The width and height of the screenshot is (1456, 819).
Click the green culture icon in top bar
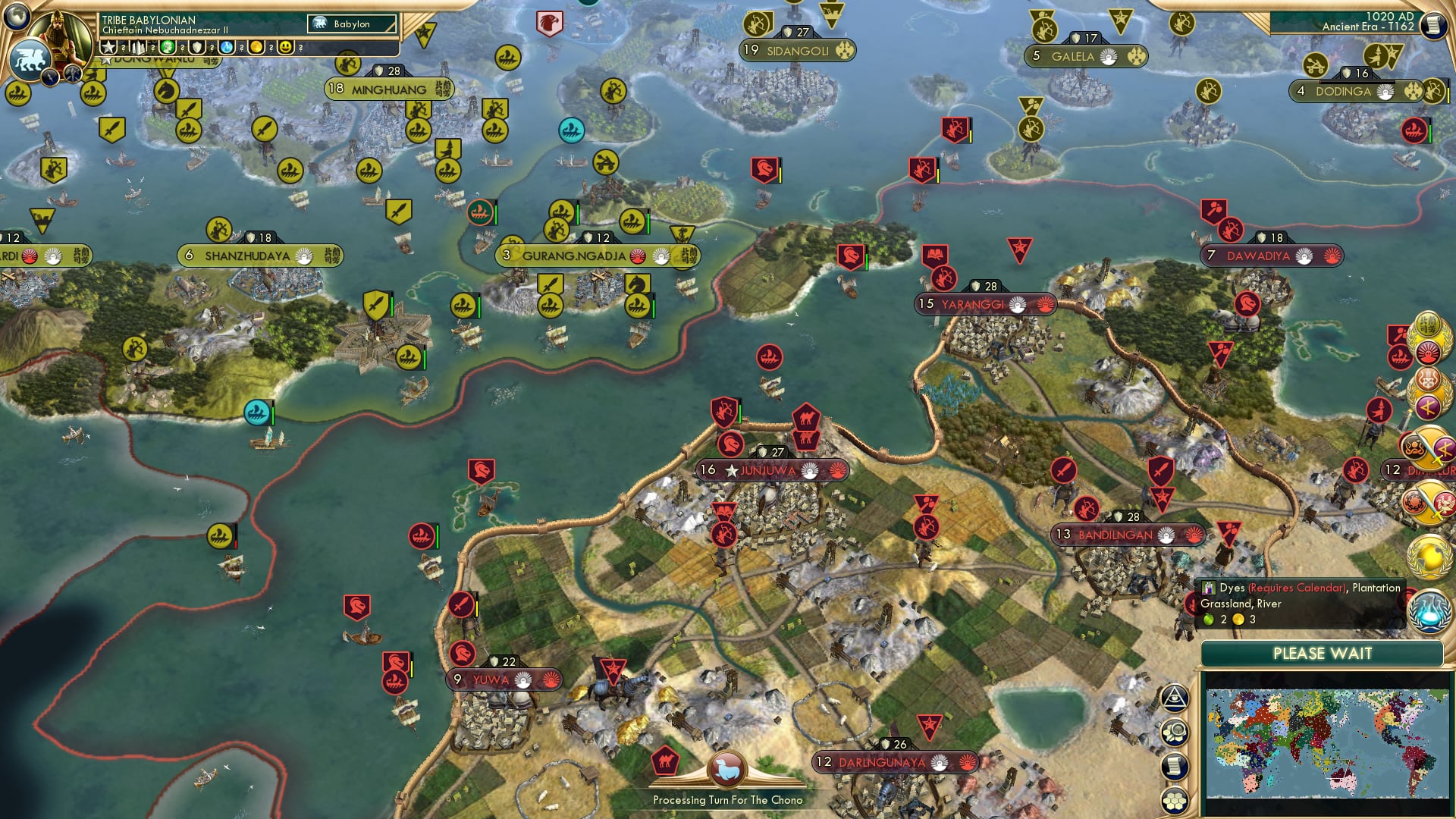click(x=168, y=47)
